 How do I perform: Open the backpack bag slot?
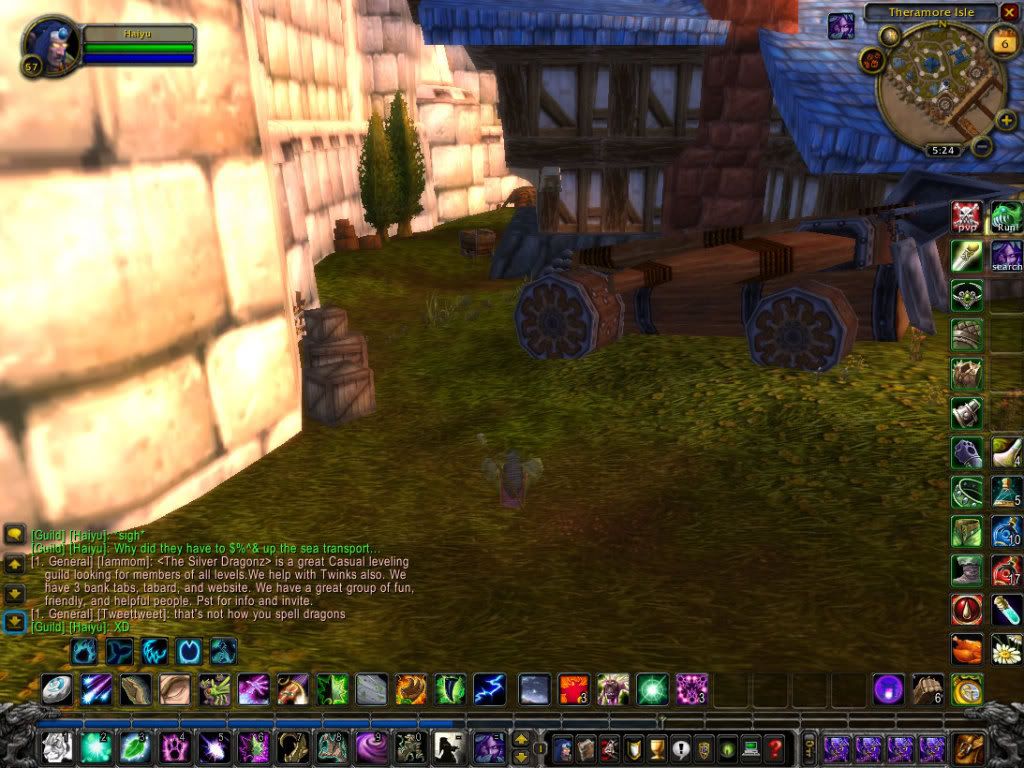(968, 748)
